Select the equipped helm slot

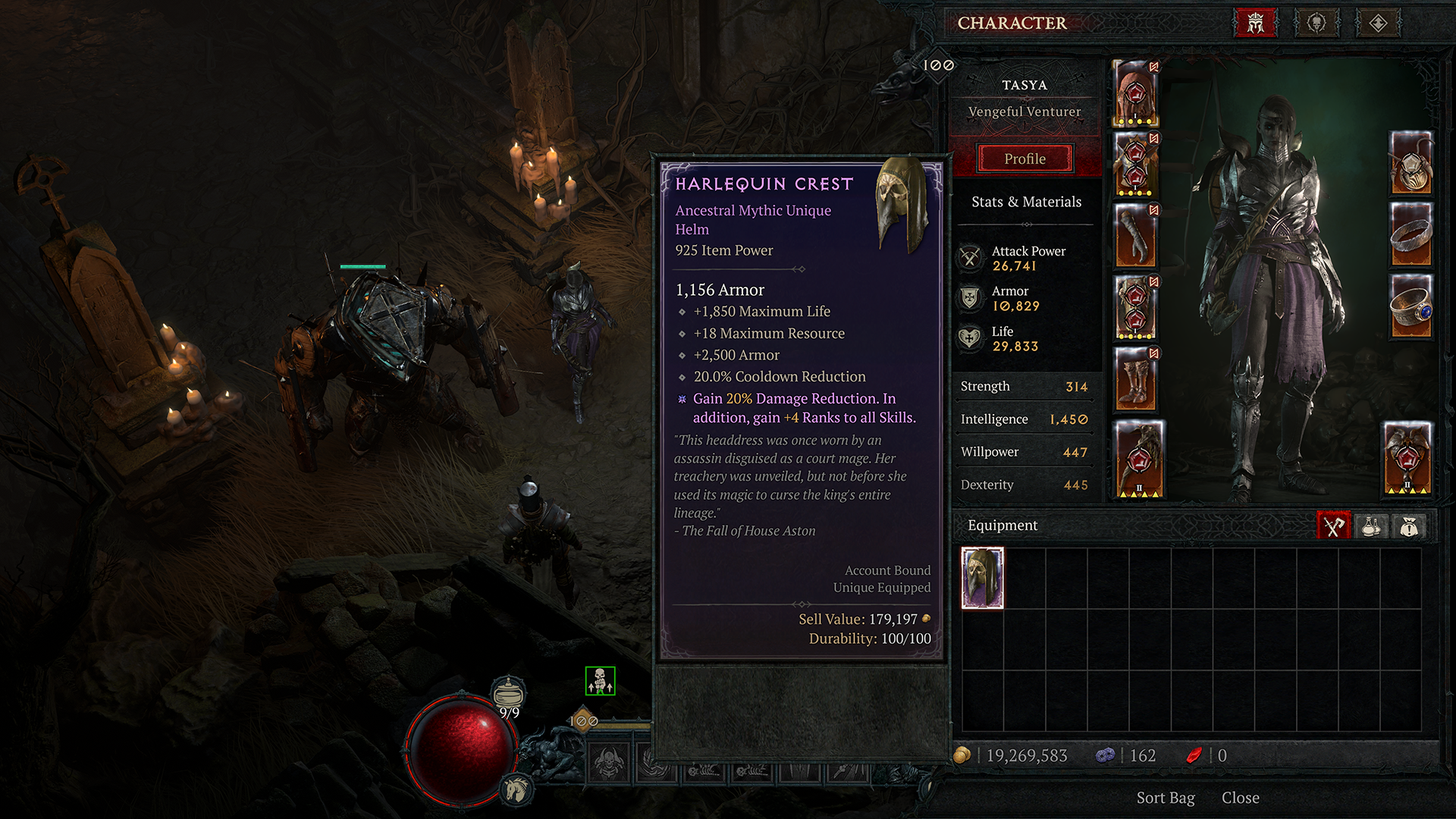(x=1135, y=94)
